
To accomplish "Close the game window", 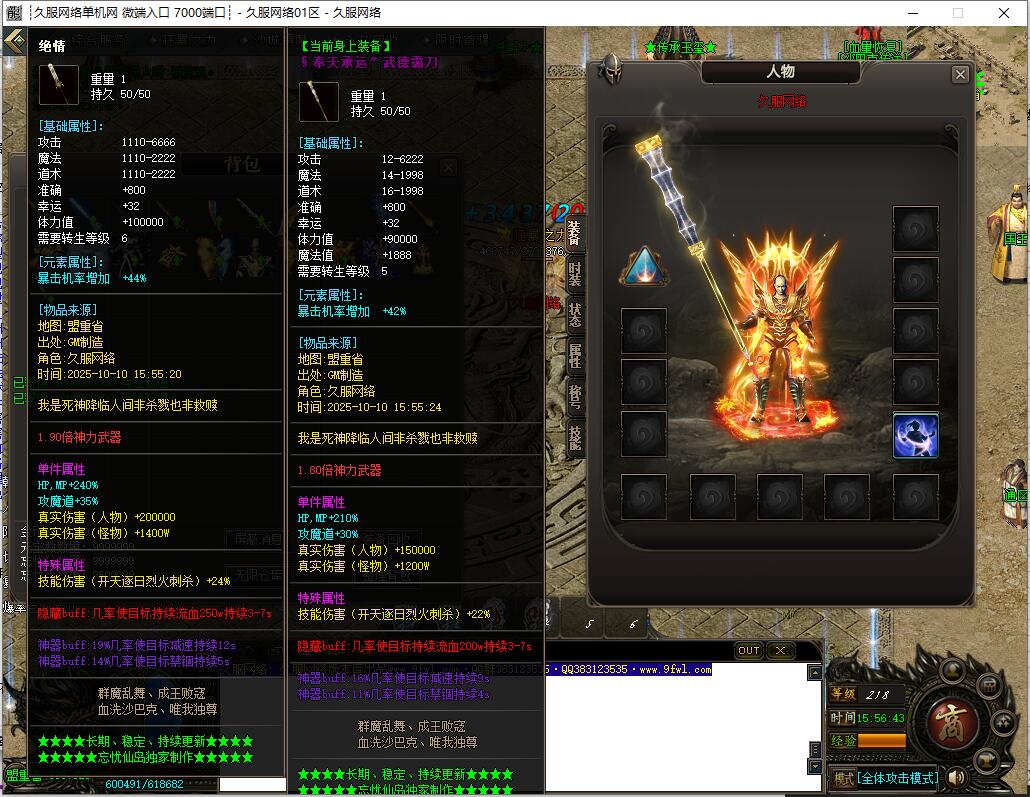I will (1004, 13).
